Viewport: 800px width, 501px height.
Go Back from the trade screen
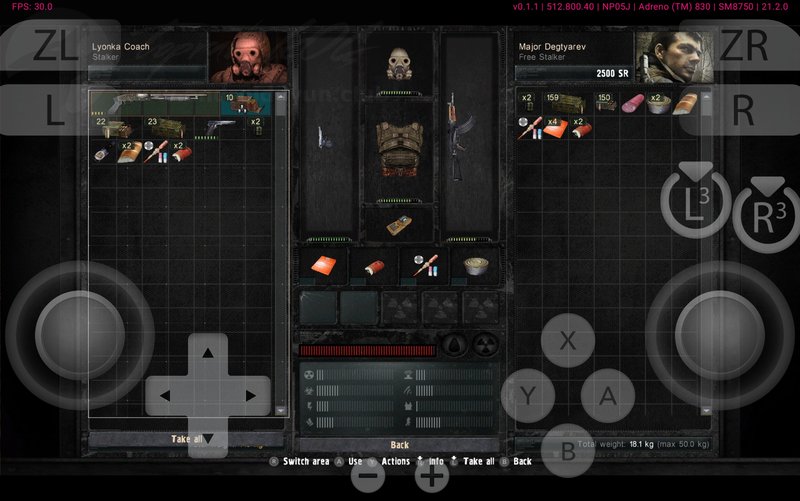tap(399, 444)
